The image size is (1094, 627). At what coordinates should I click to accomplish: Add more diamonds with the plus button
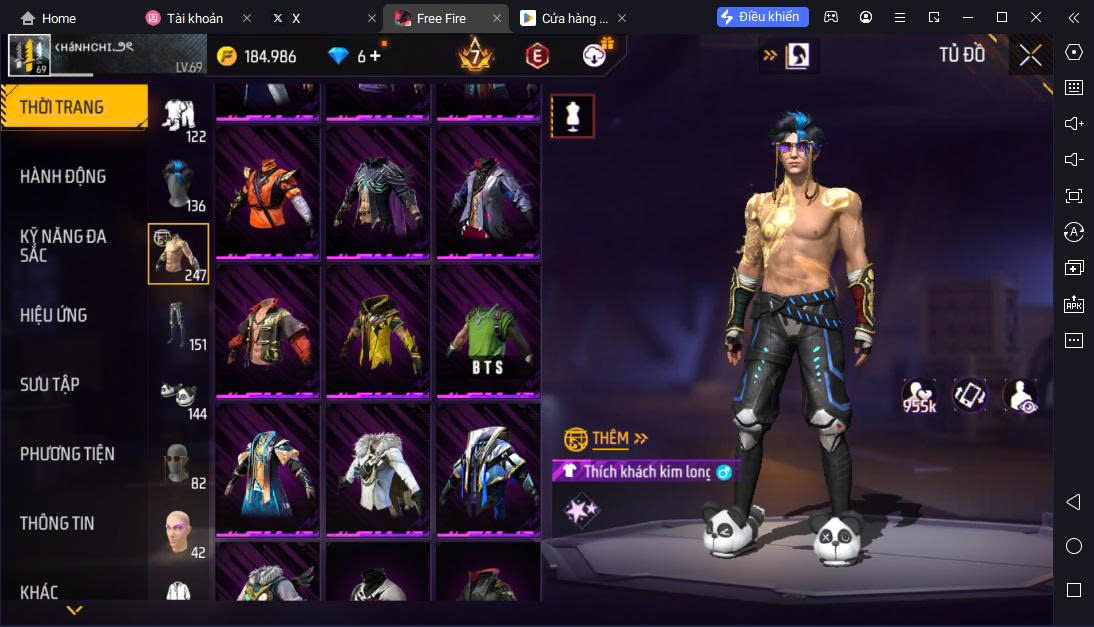tap(376, 56)
